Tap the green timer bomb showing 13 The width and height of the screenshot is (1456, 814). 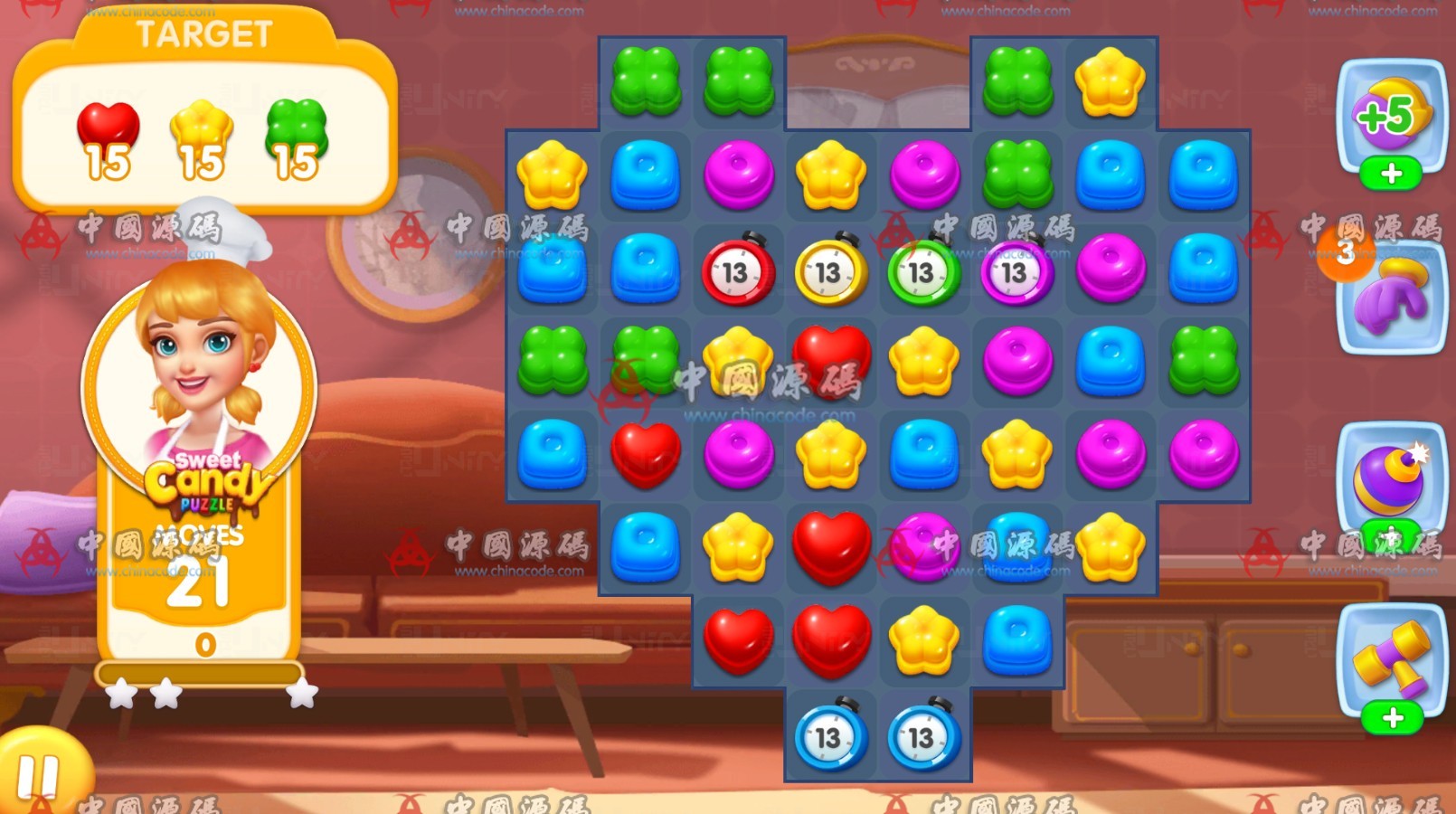[x=923, y=273]
